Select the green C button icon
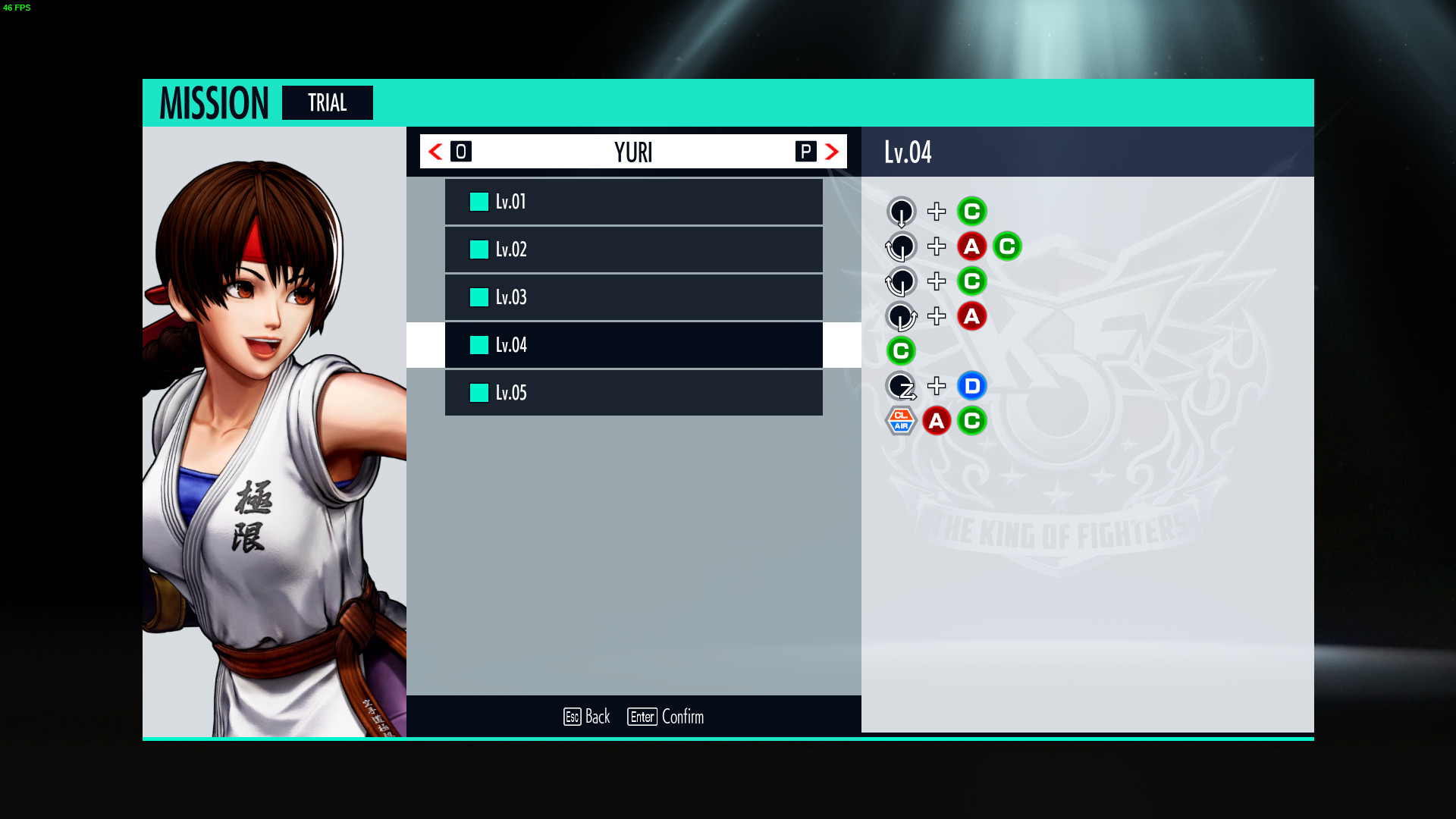The image size is (1456, 819). (972, 212)
